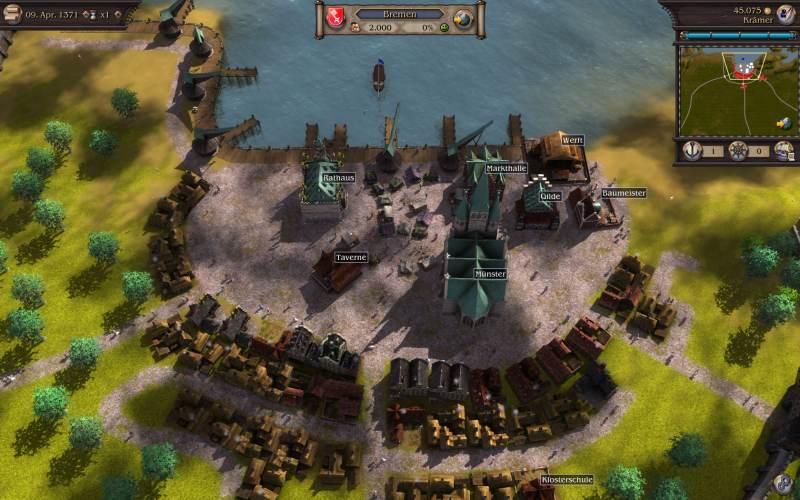Viewport: 800px width, 500px height.
Task: Click the circular icon at the bottom-right corner
Action: [x=783, y=485]
